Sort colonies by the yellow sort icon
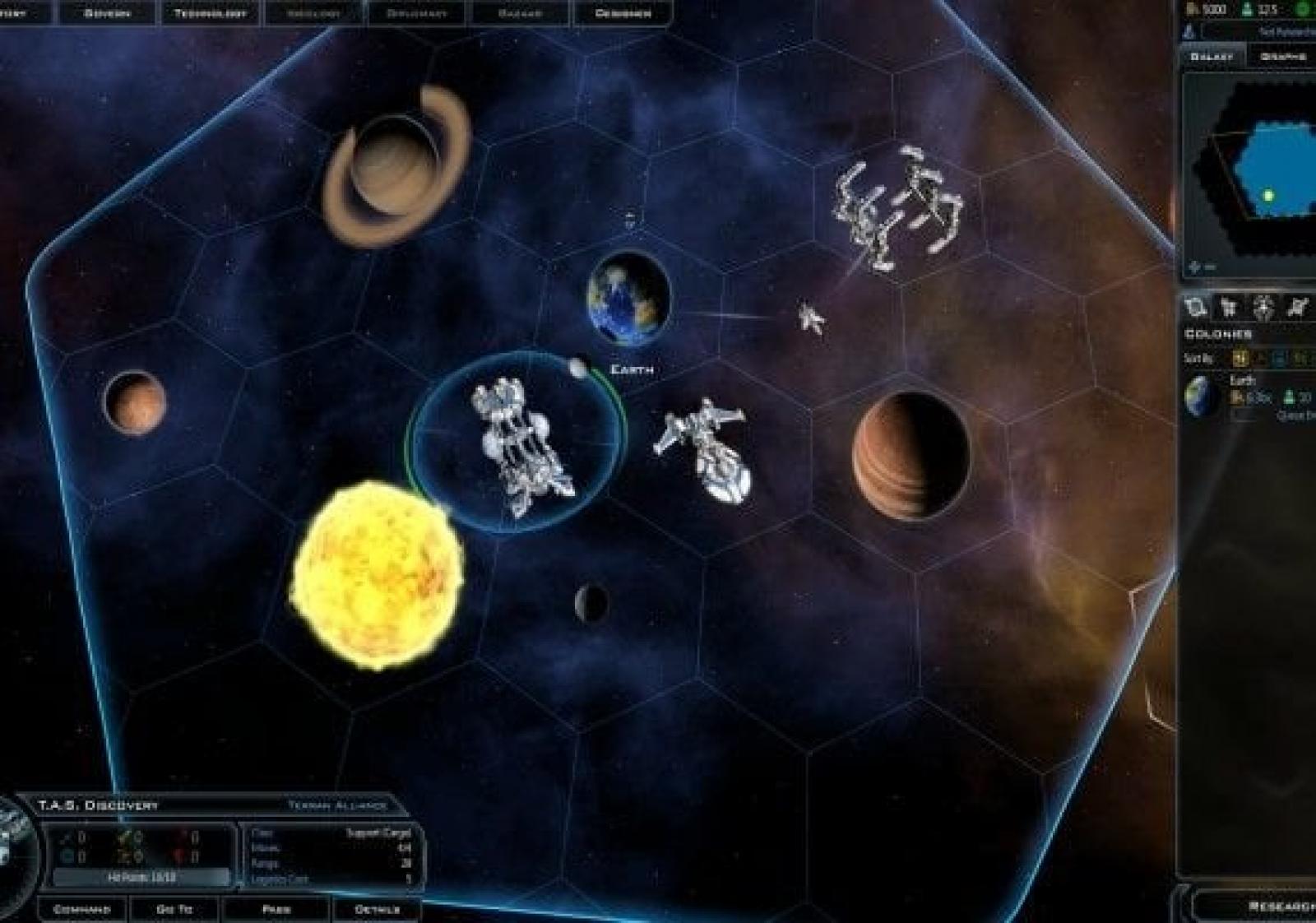 (x=1240, y=358)
